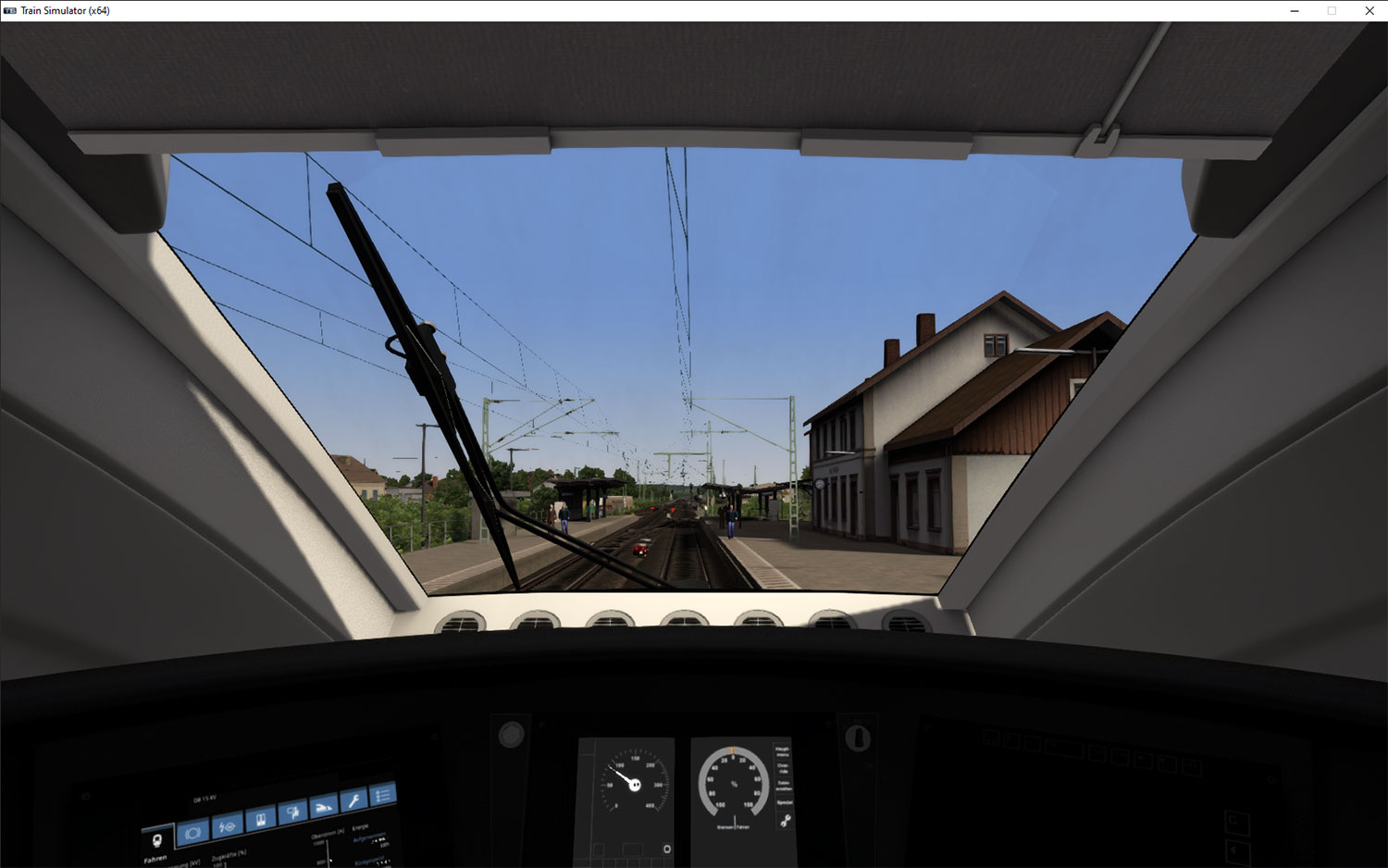Toggle the Override function on the brake display
The image size is (1388, 868).
[x=784, y=768]
